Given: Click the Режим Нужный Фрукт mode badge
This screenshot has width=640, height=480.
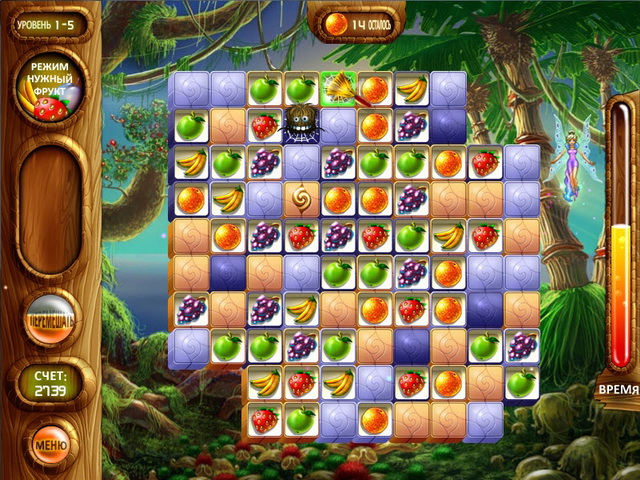Looking at the screenshot, I should (x=51, y=85).
